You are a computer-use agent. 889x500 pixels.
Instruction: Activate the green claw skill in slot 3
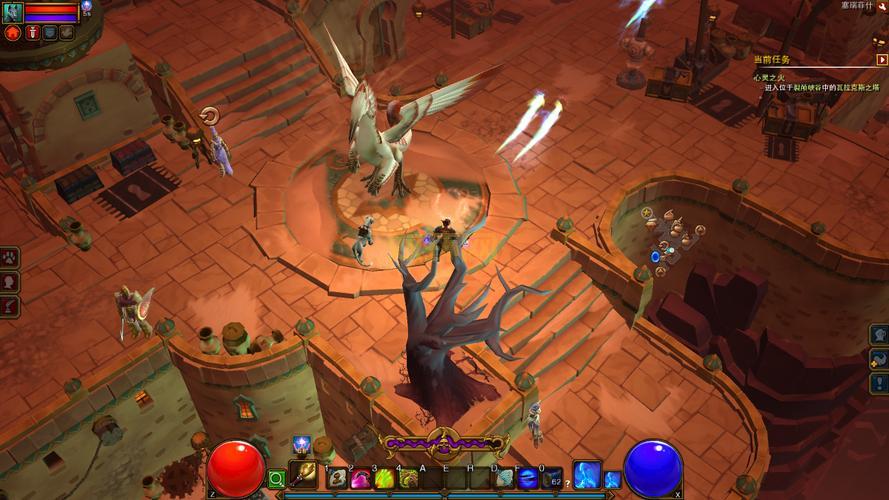pos(384,478)
